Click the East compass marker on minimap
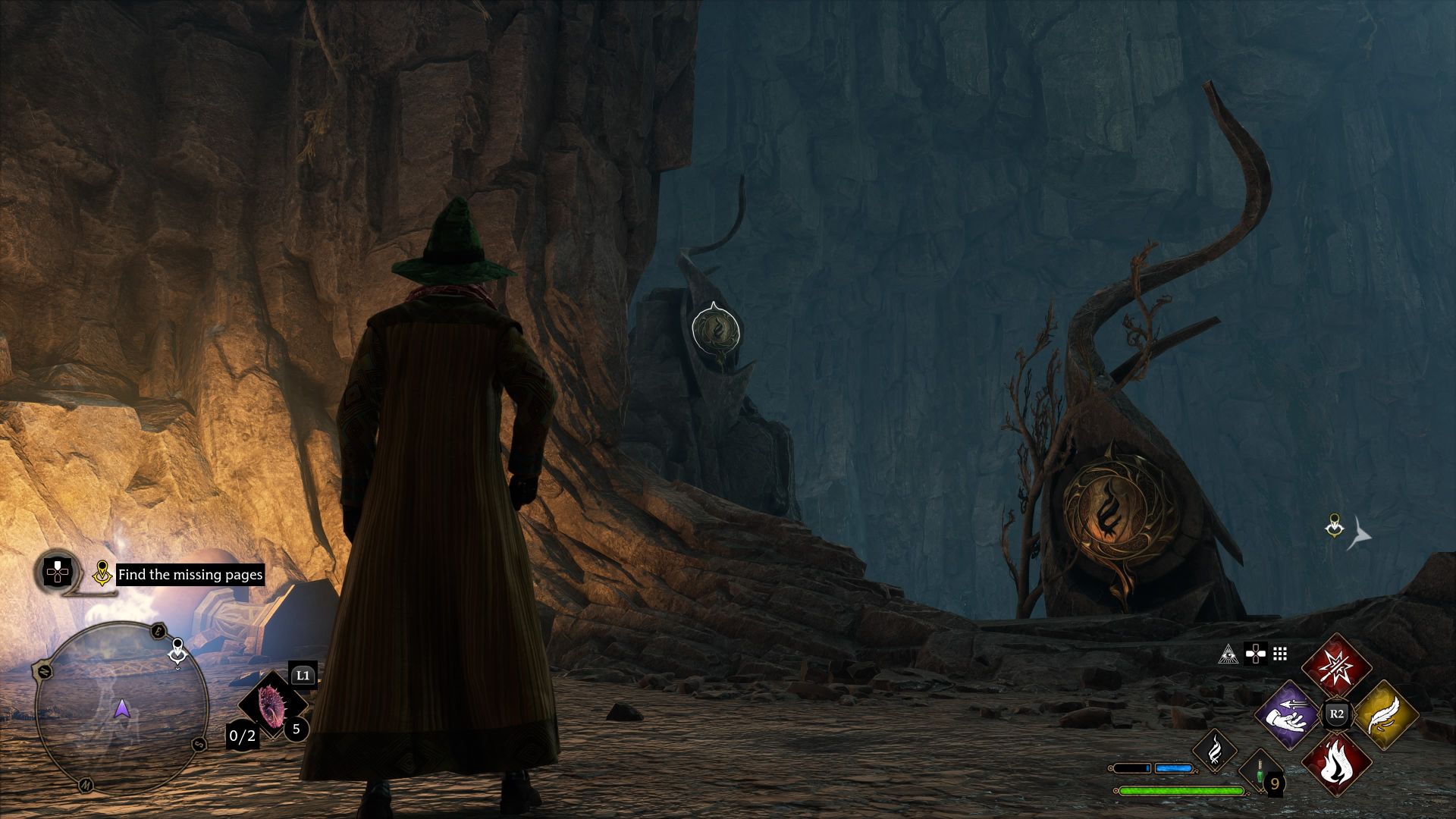This screenshot has height=819, width=1456. [157, 631]
